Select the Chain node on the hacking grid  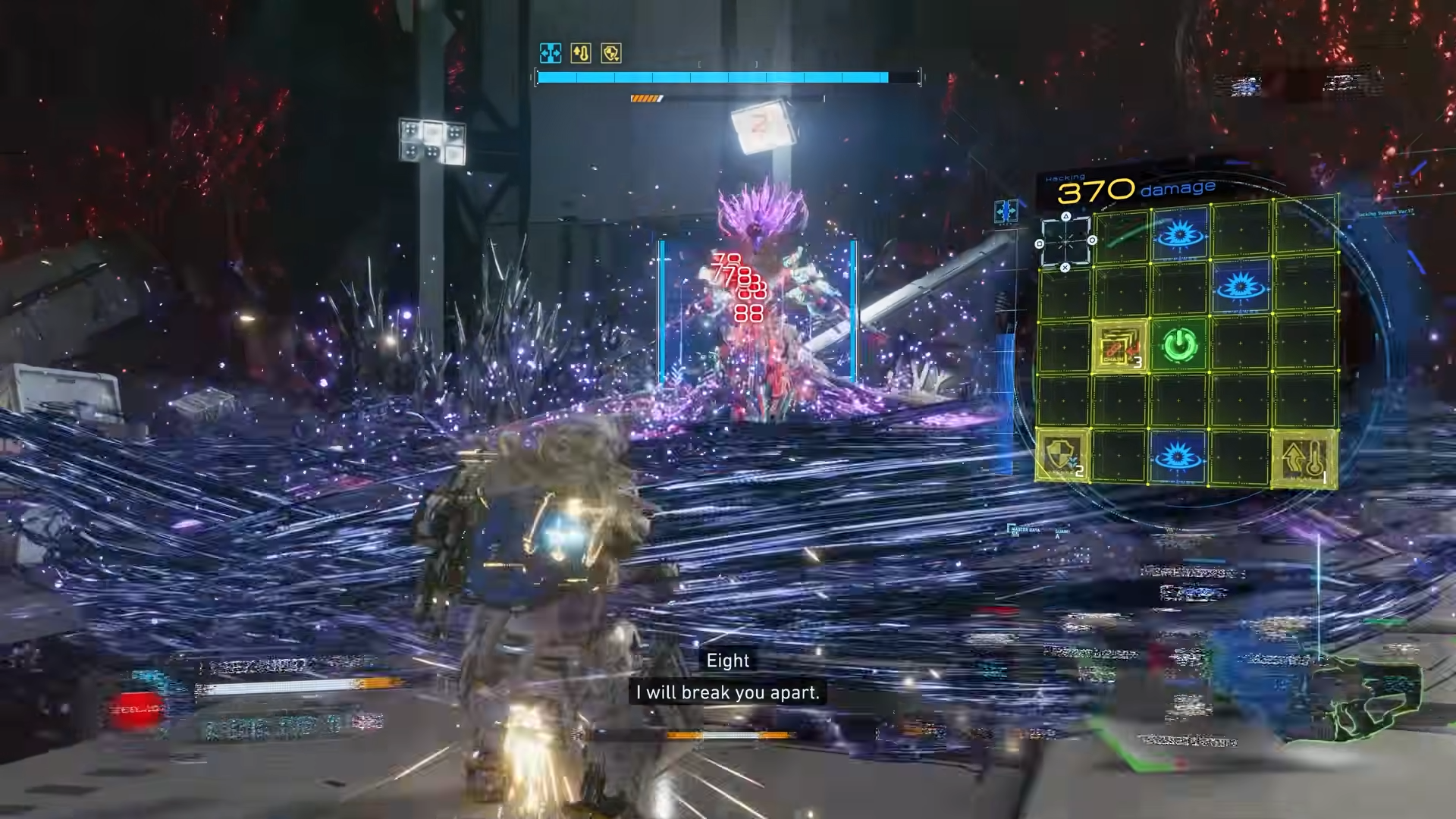pyautogui.click(x=1119, y=348)
